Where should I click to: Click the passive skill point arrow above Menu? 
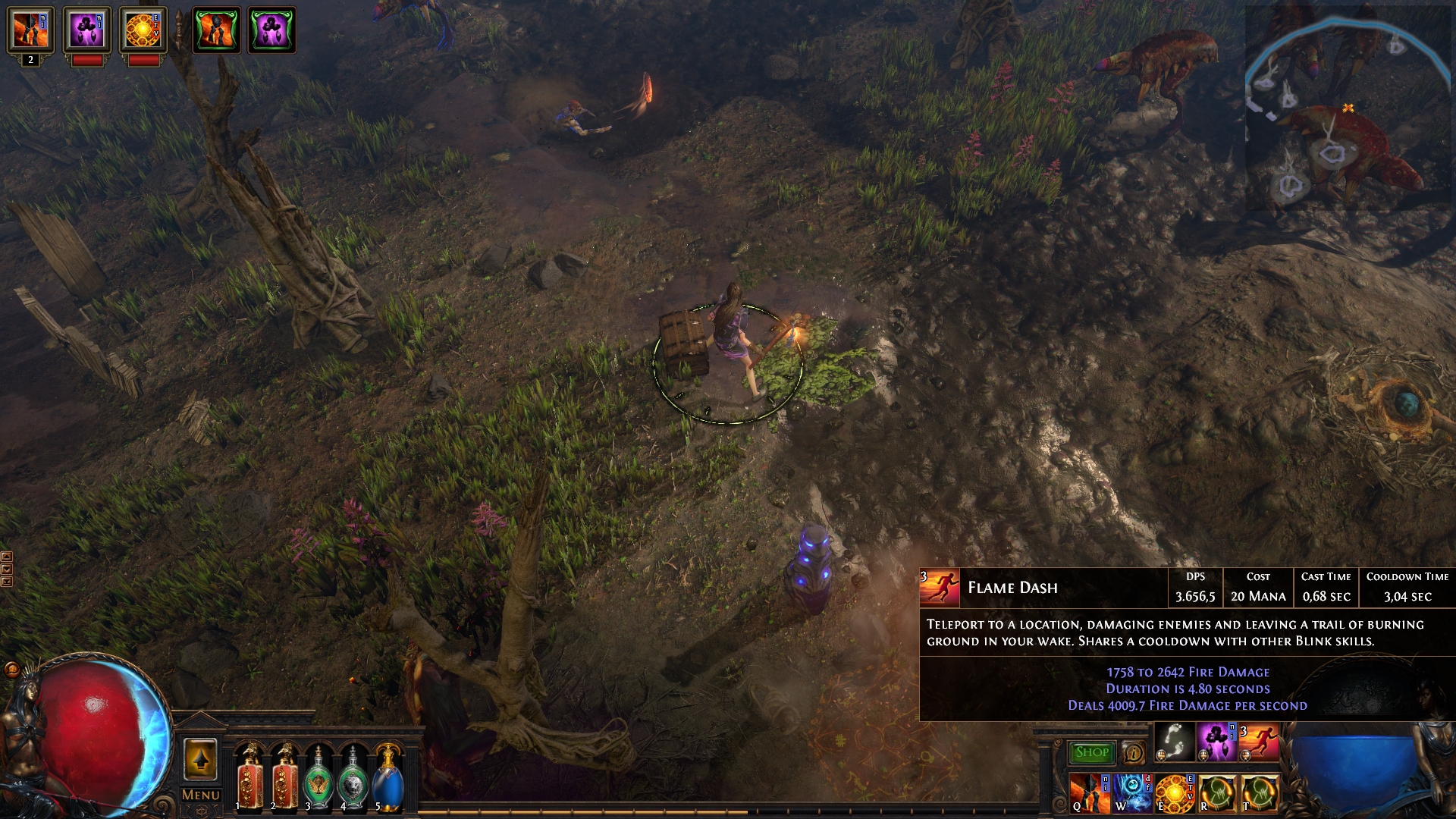tap(201, 761)
